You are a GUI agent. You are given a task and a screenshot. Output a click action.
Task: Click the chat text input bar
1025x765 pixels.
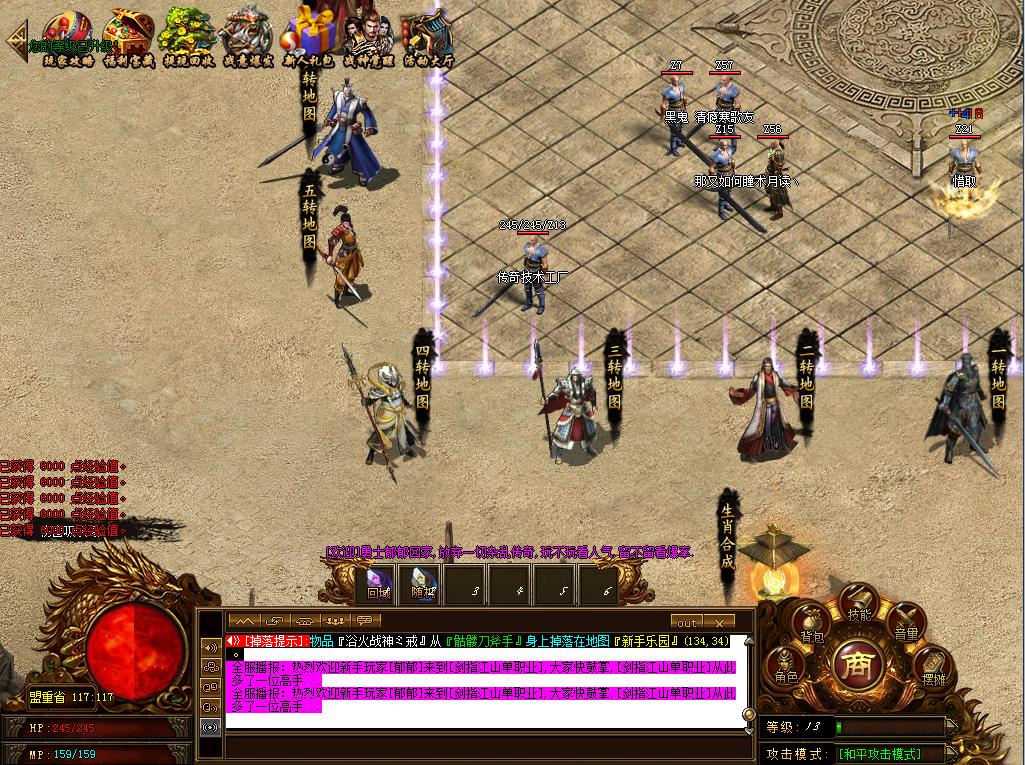click(480, 747)
